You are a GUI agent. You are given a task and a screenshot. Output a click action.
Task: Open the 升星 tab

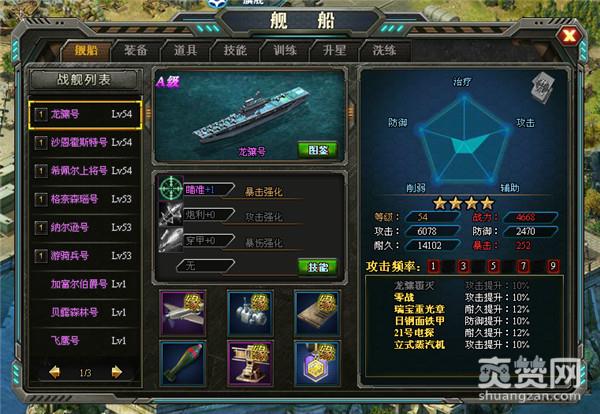(x=334, y=49)
